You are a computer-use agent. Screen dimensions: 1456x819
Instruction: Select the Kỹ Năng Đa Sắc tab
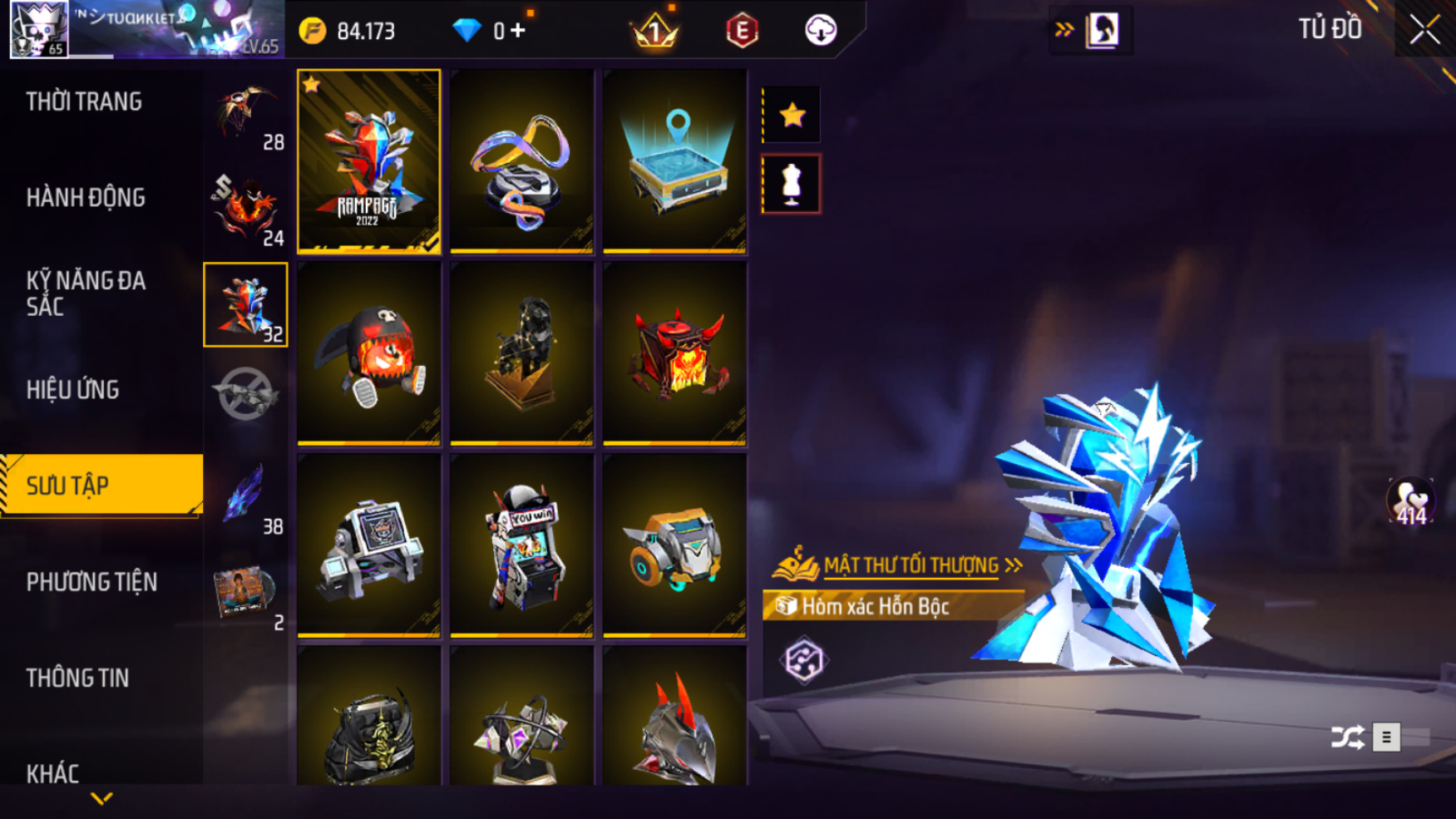click(86, 294)
